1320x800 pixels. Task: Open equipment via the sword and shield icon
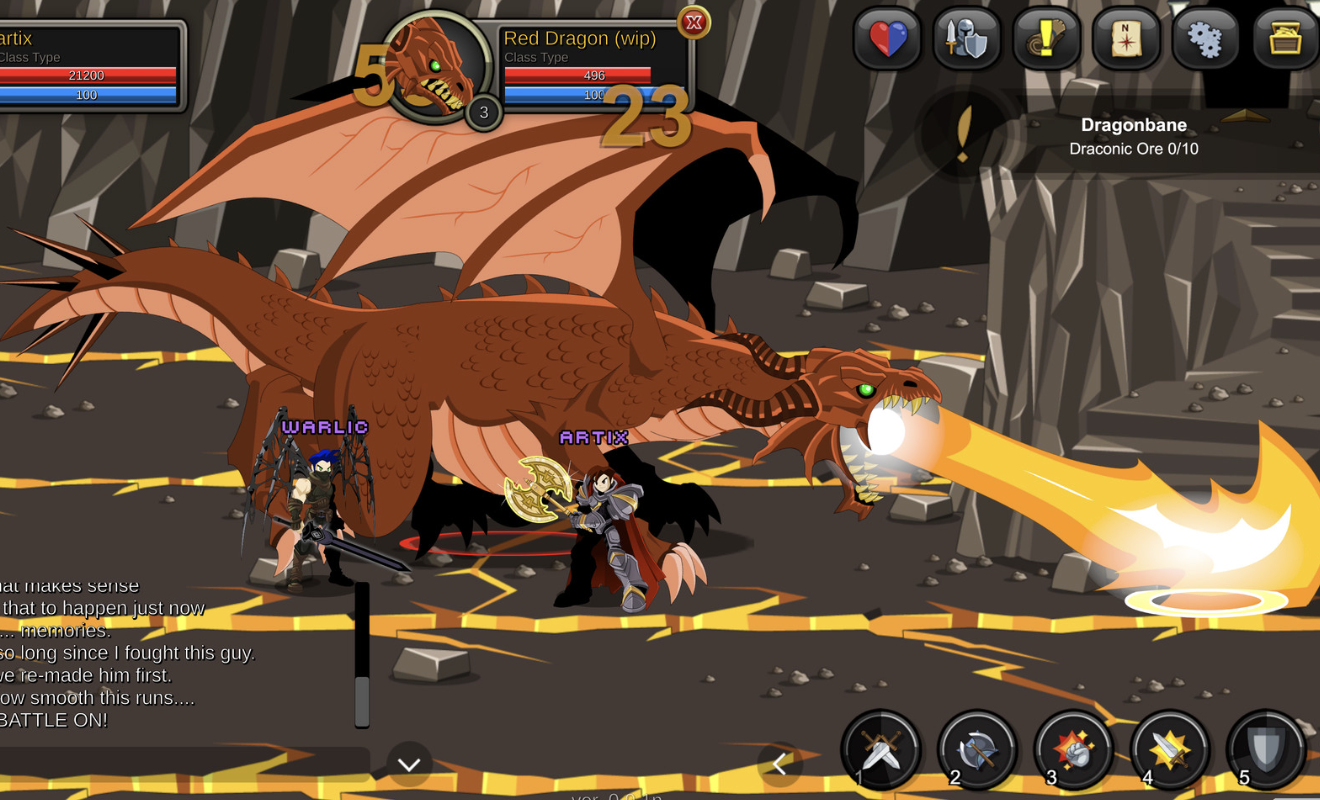coord(966,40)
